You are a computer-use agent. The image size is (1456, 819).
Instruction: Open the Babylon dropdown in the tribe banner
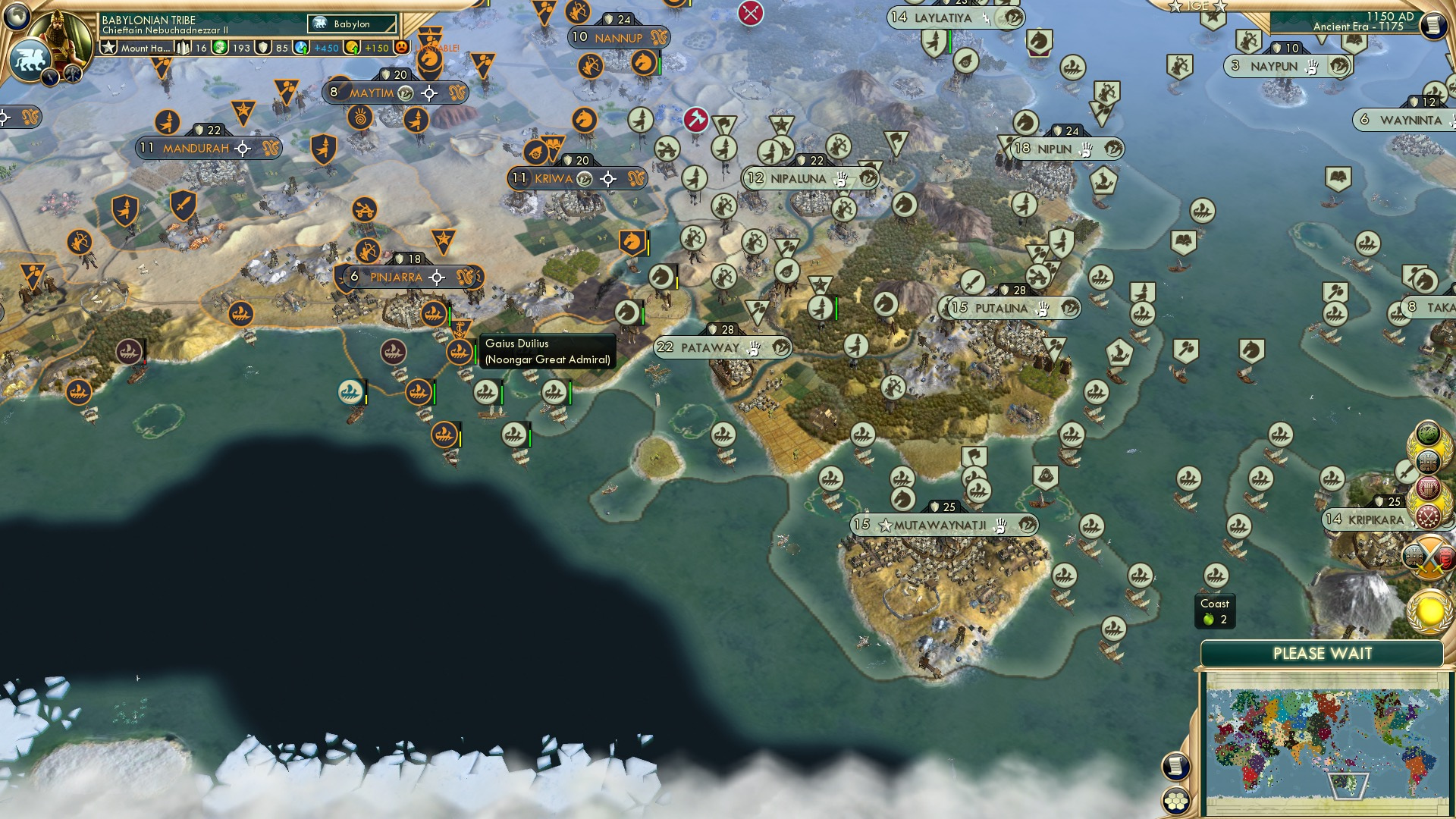coord(353,24)
